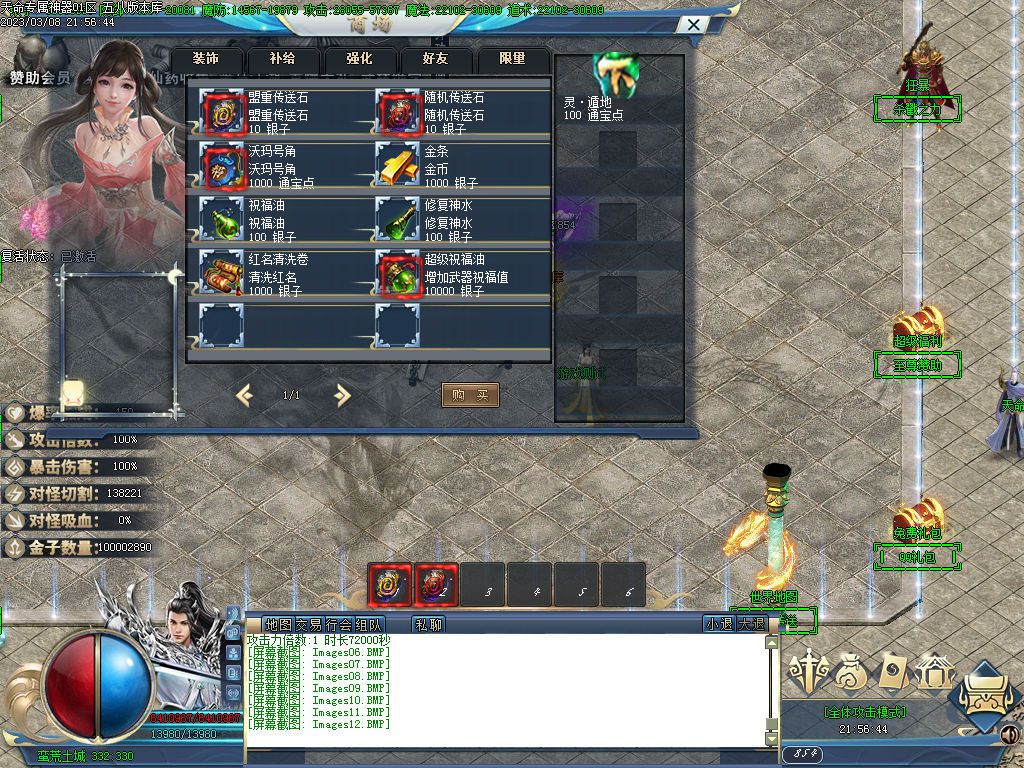The width and height of the screenshot is (1024, 768).
Task: Select the 超级祝福油 super blessing oil
Action: coord(396,273)
